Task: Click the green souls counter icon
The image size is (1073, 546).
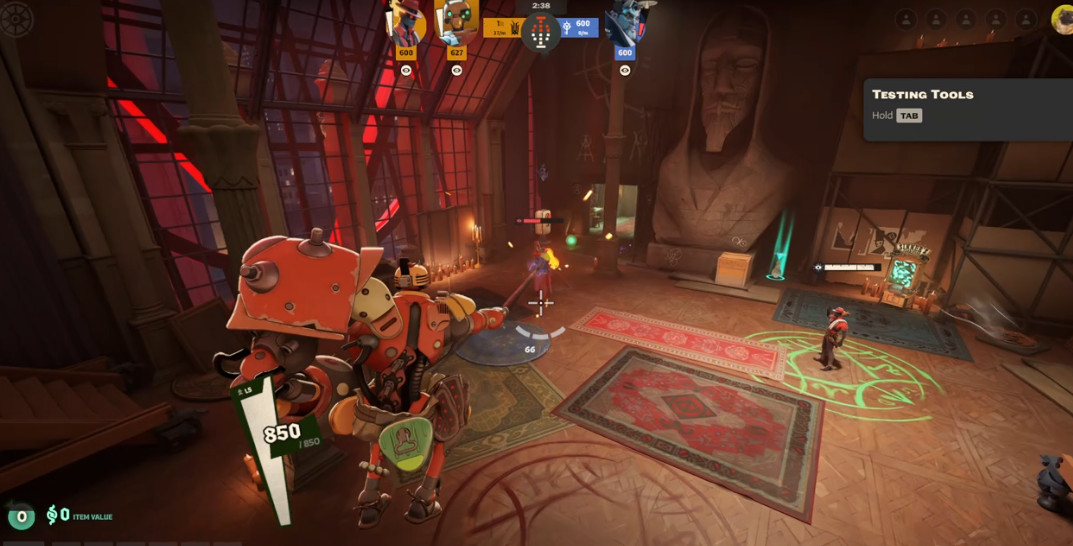Action: click(x=21, y=516)
